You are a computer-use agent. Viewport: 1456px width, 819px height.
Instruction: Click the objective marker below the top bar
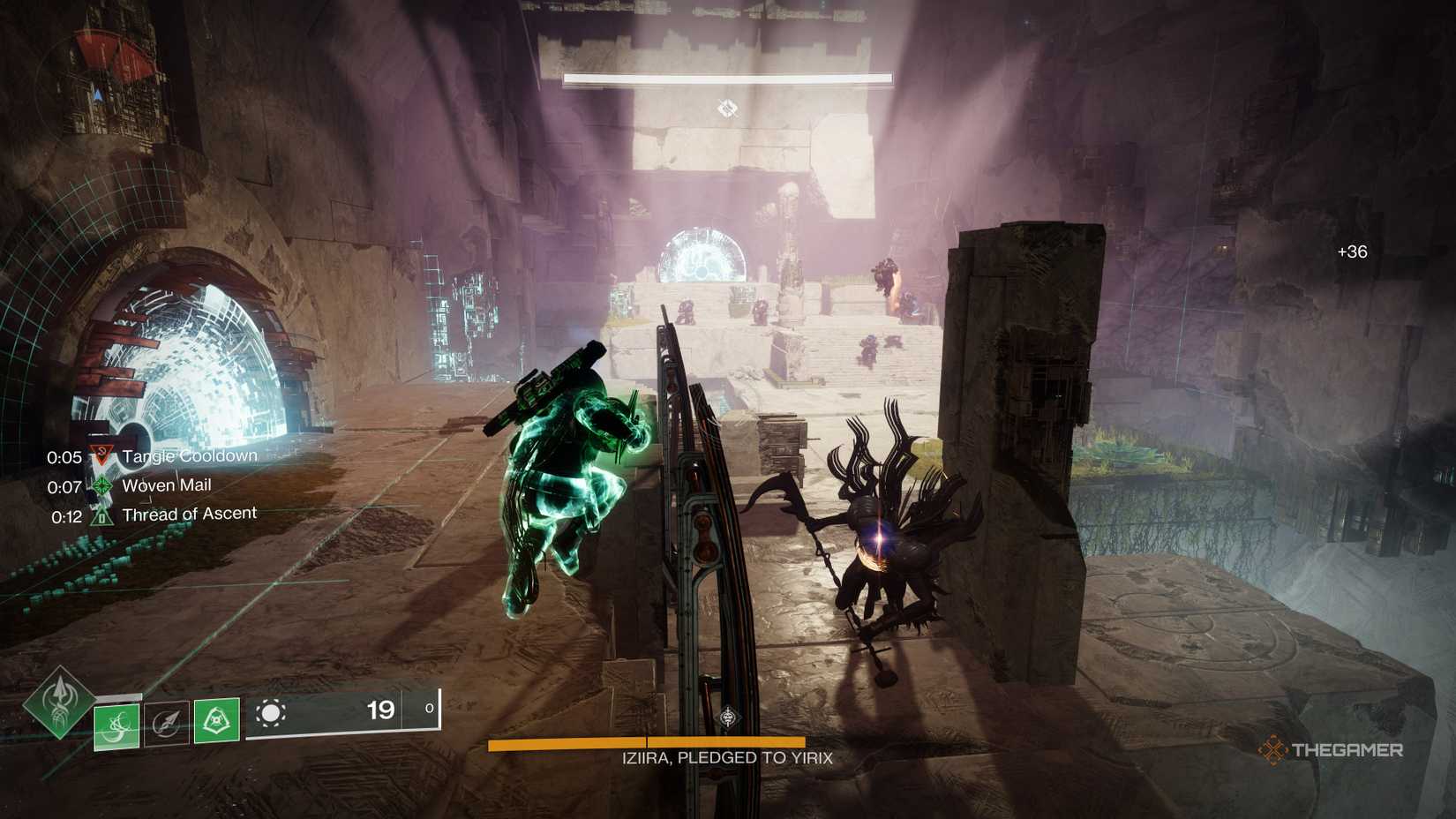click(727, 109)
